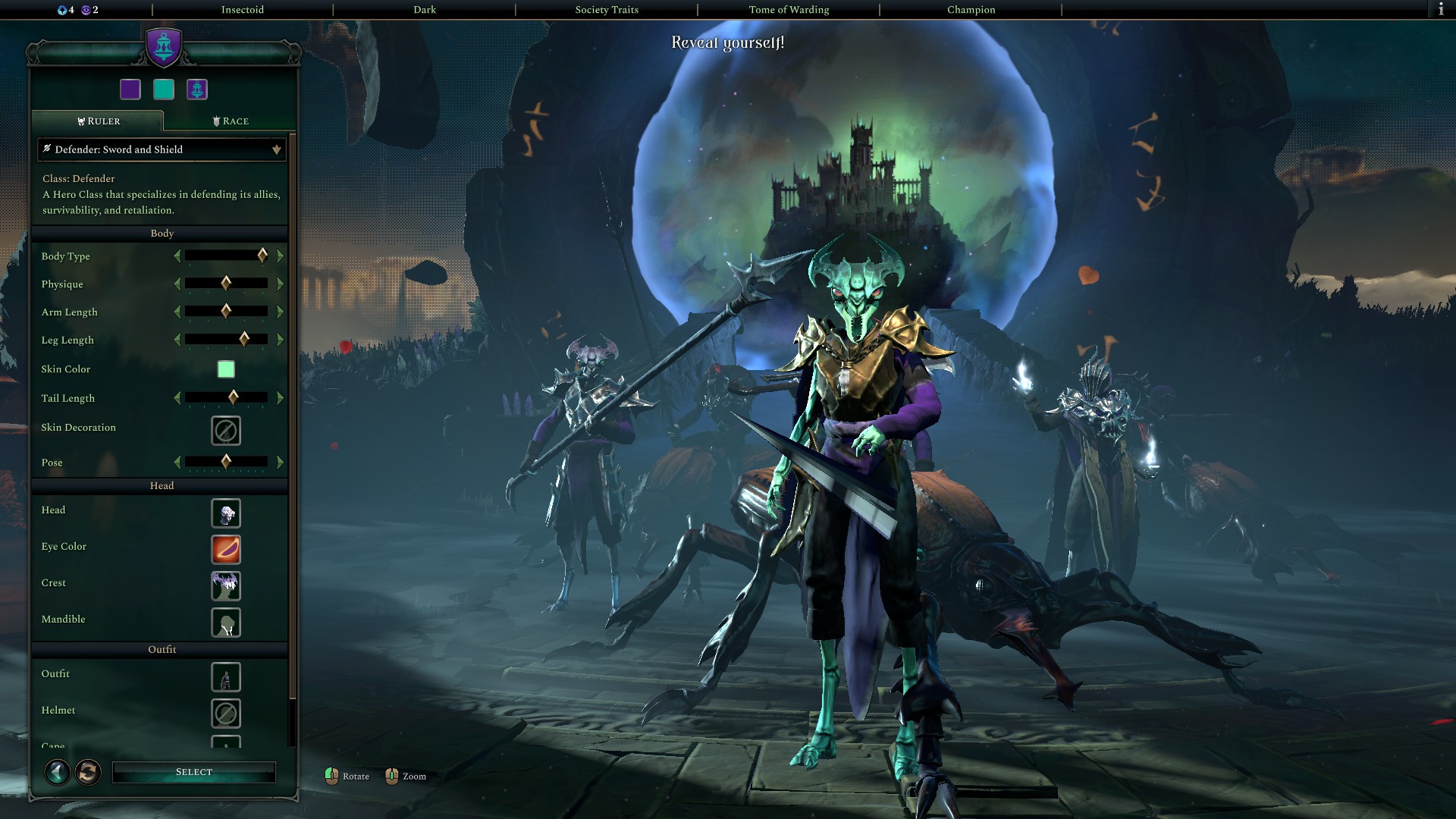1456x819 pixels.
Task: Open the Crest selection
Action: [x=226, y=586]
